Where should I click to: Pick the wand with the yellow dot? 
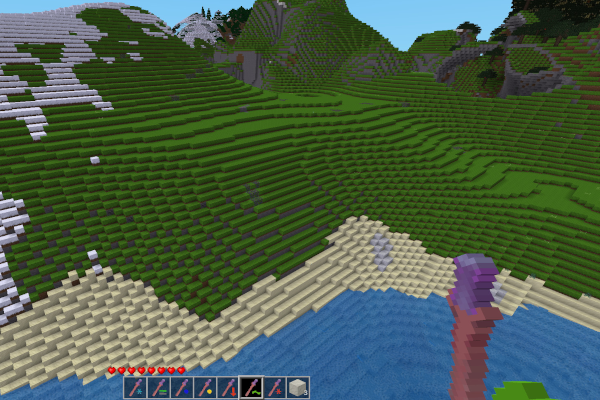pyautogui.click(x=205, y=387)
